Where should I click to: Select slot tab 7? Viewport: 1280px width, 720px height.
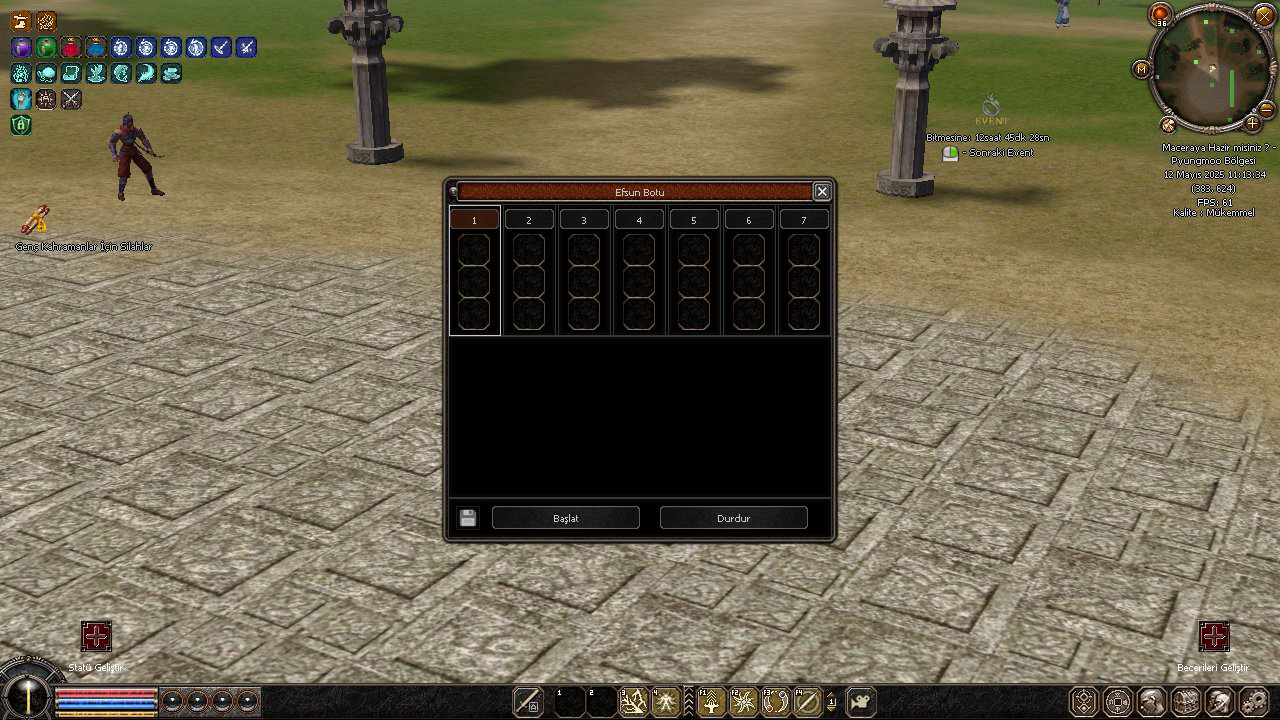coord(803,220)
